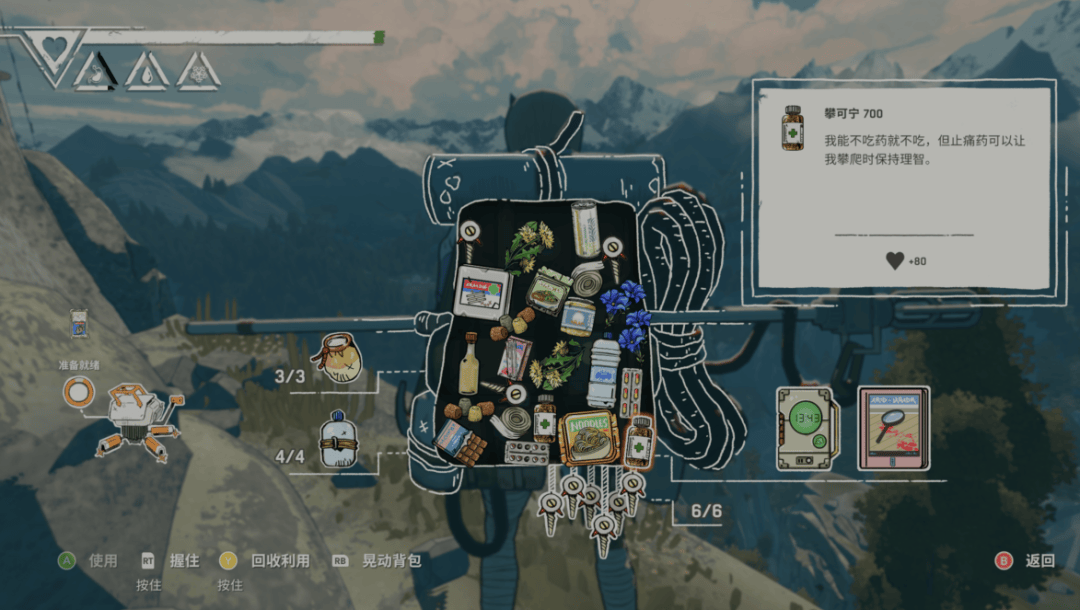Choose the blue flowers in the backpack

[x=625, y=315]
